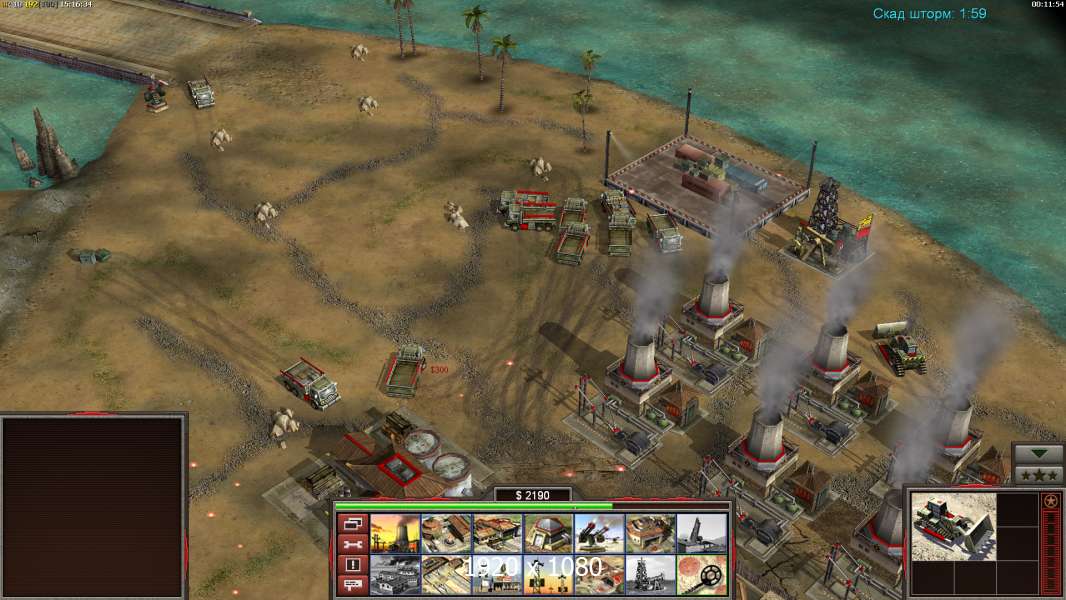Viewport: 1066px width, 600px height.
Task: Click the overlapping rectangles button
Action: [351, 524]
